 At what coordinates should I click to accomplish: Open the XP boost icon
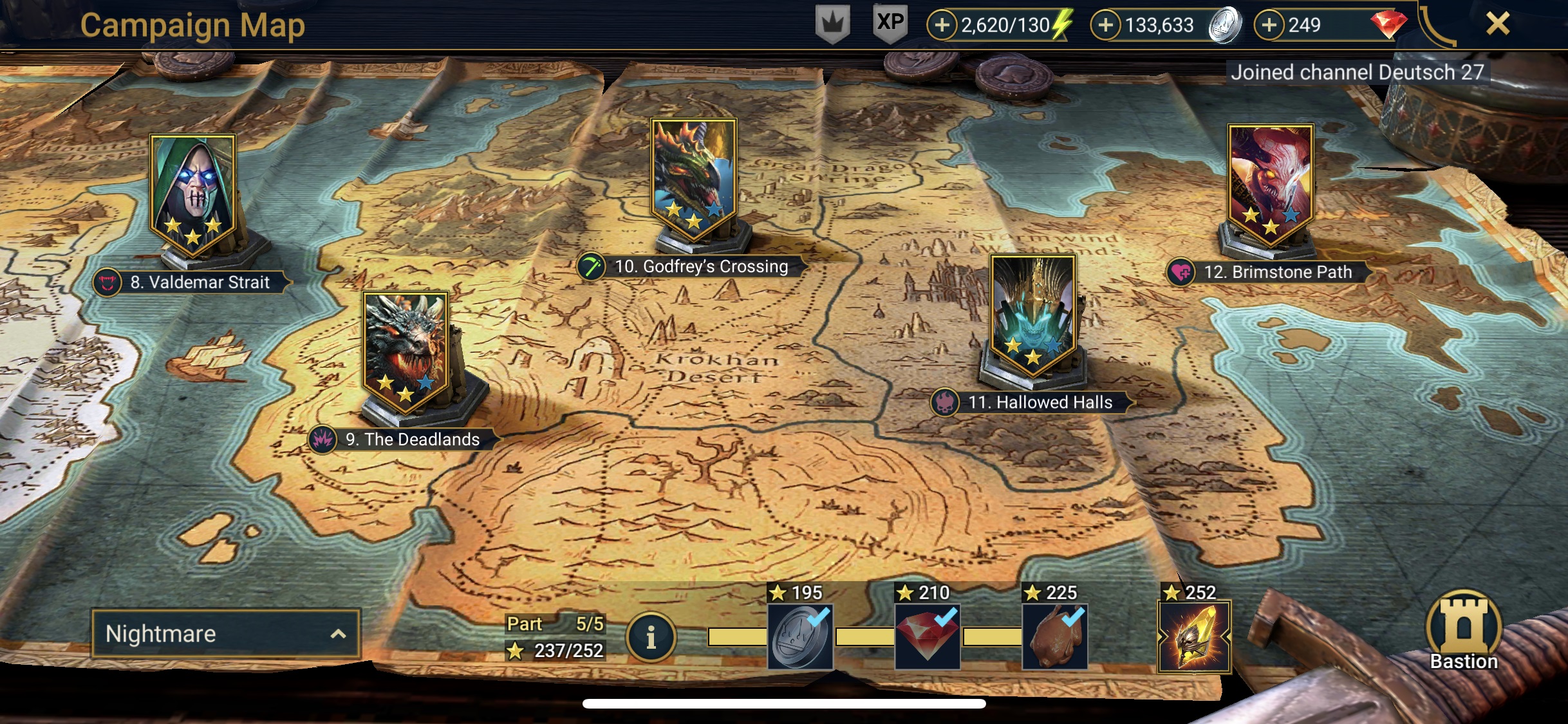point(890,24)
